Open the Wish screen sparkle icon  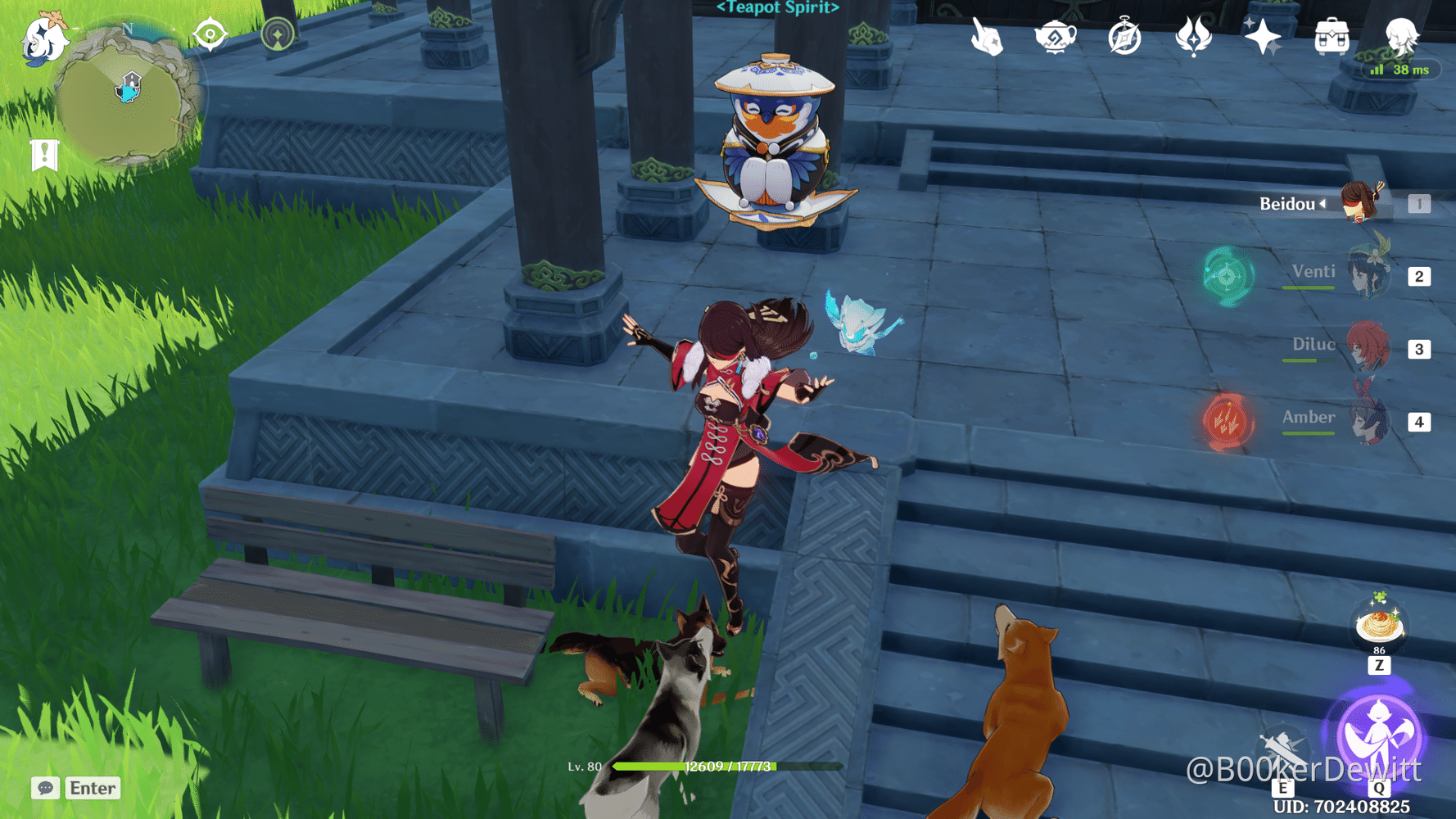click(x=1263, y=34)
